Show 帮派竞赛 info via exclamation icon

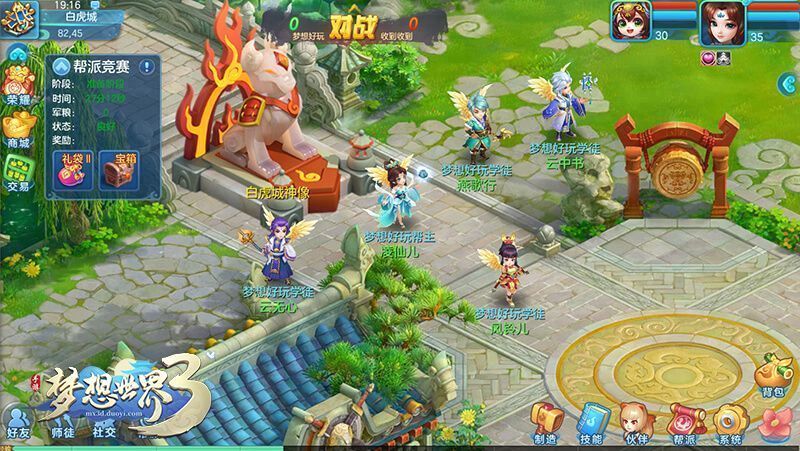pyautogui.click(x=147, y=67)
